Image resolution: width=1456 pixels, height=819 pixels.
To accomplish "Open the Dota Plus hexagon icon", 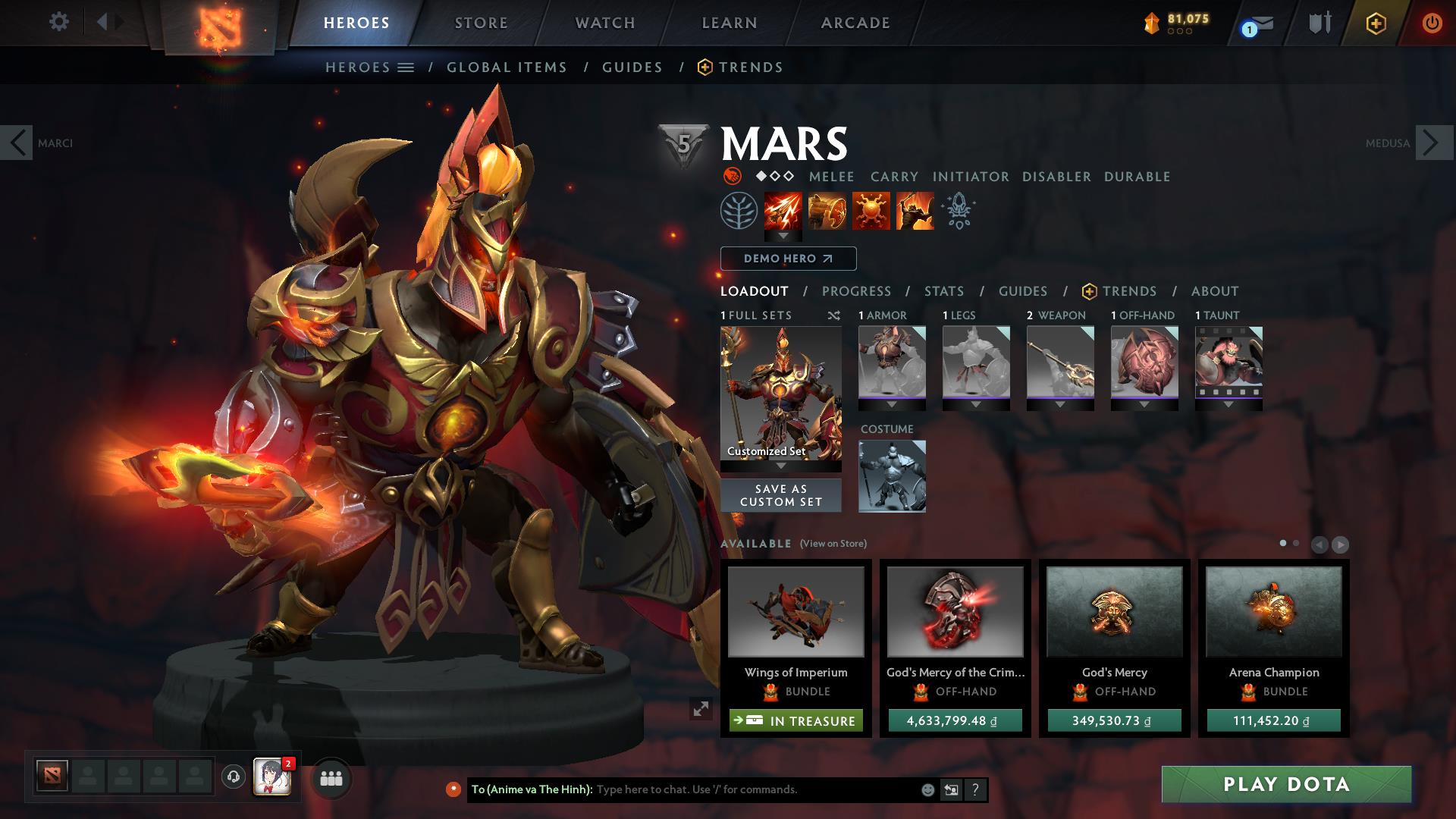I will pos(1376,22).
